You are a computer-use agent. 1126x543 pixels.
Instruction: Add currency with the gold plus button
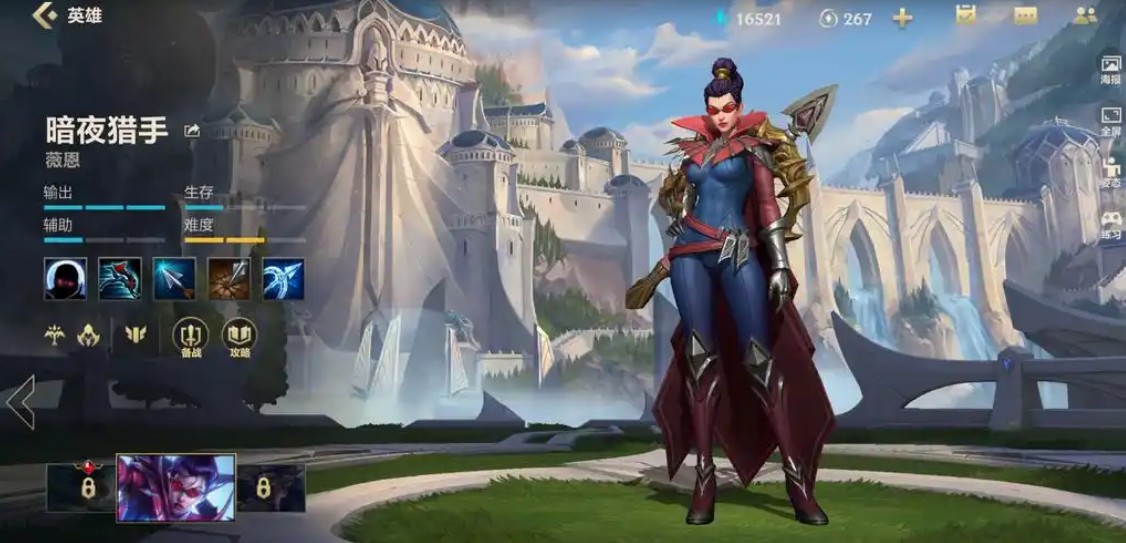[902, 18]
